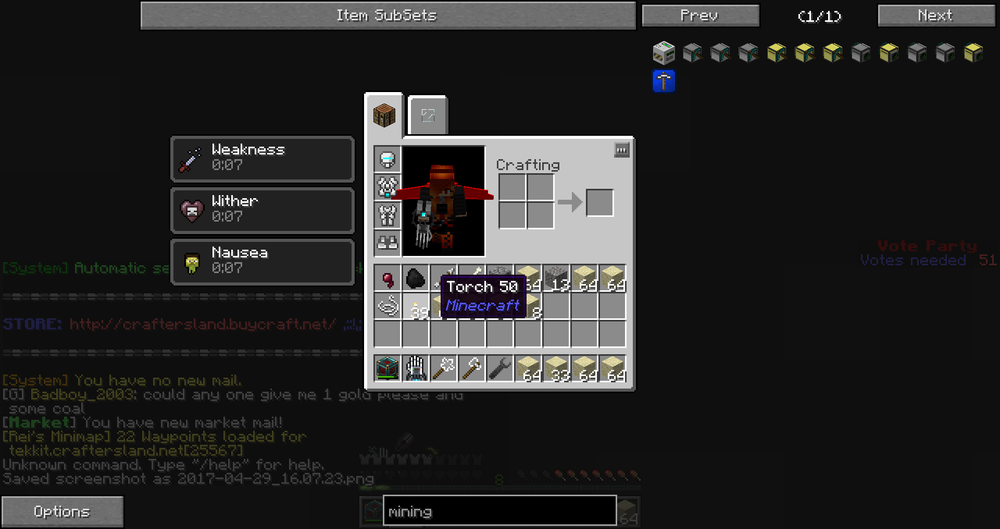Click the crafting output slot

(x=599, y=202)
